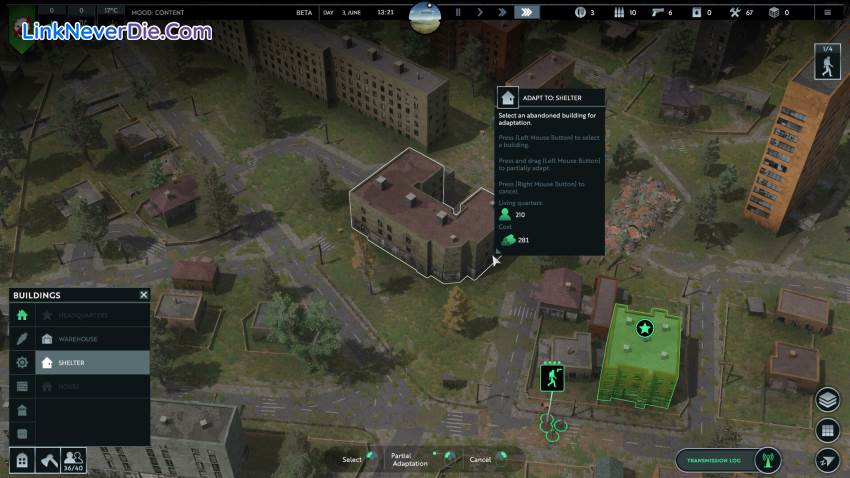Viewport: 850px width, 478px height.
Task: Set game to double-arrow fast speed
Action: (502, 12)
